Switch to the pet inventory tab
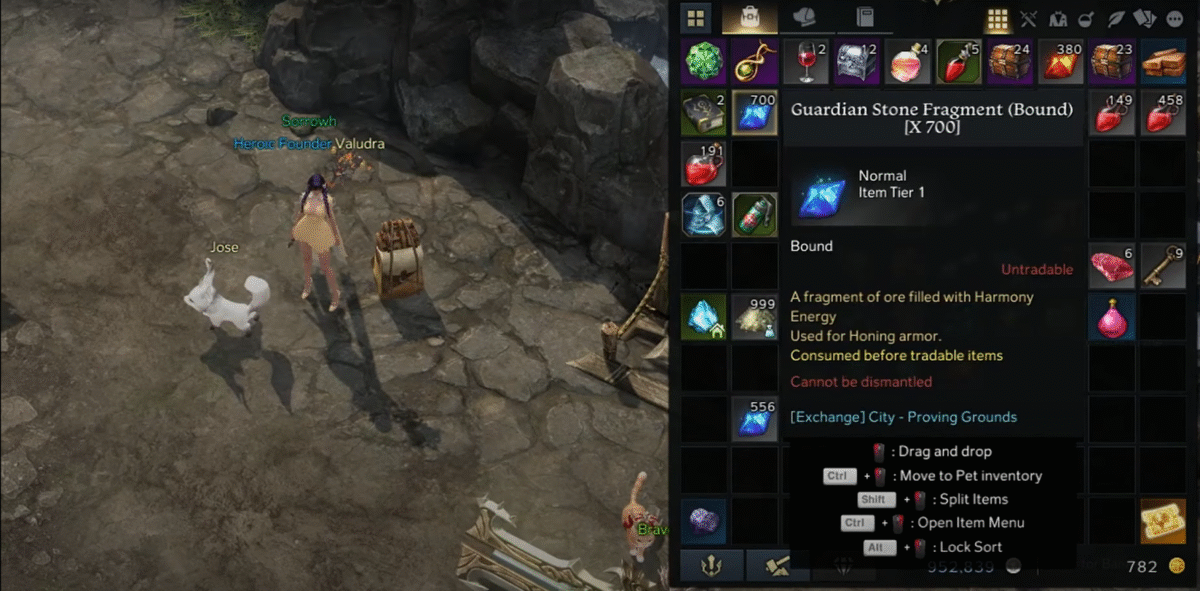1200x591 pixels. [x=803, y=18]
